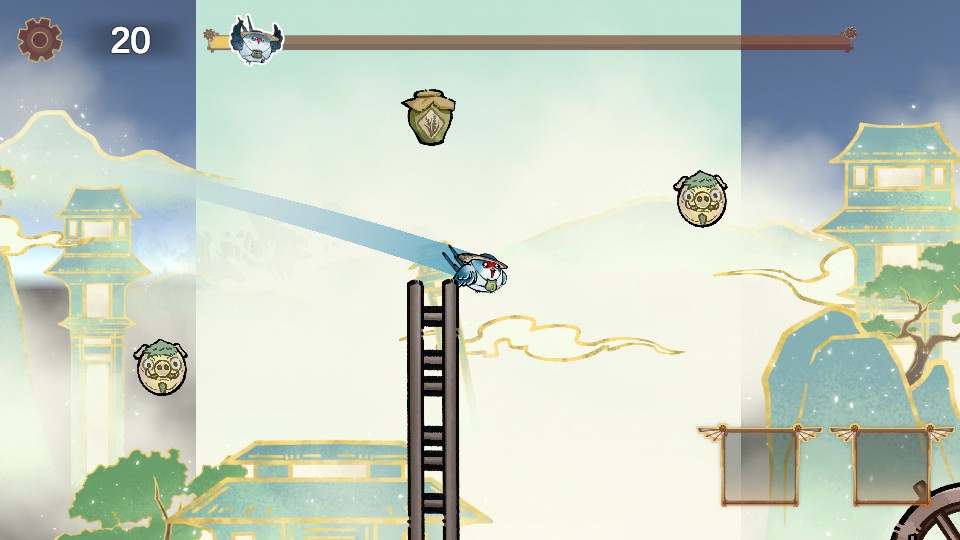
Task: Open the gear settings menu
Action: pos(40,40)
